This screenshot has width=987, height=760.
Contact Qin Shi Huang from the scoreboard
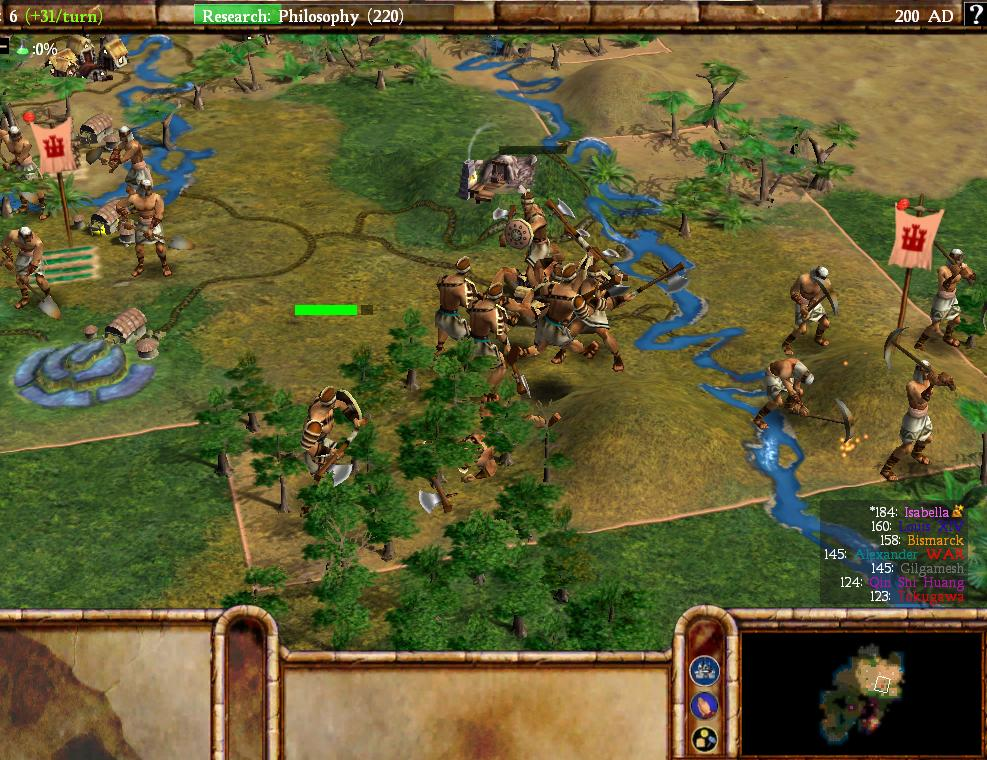click(x=917, y=582)
